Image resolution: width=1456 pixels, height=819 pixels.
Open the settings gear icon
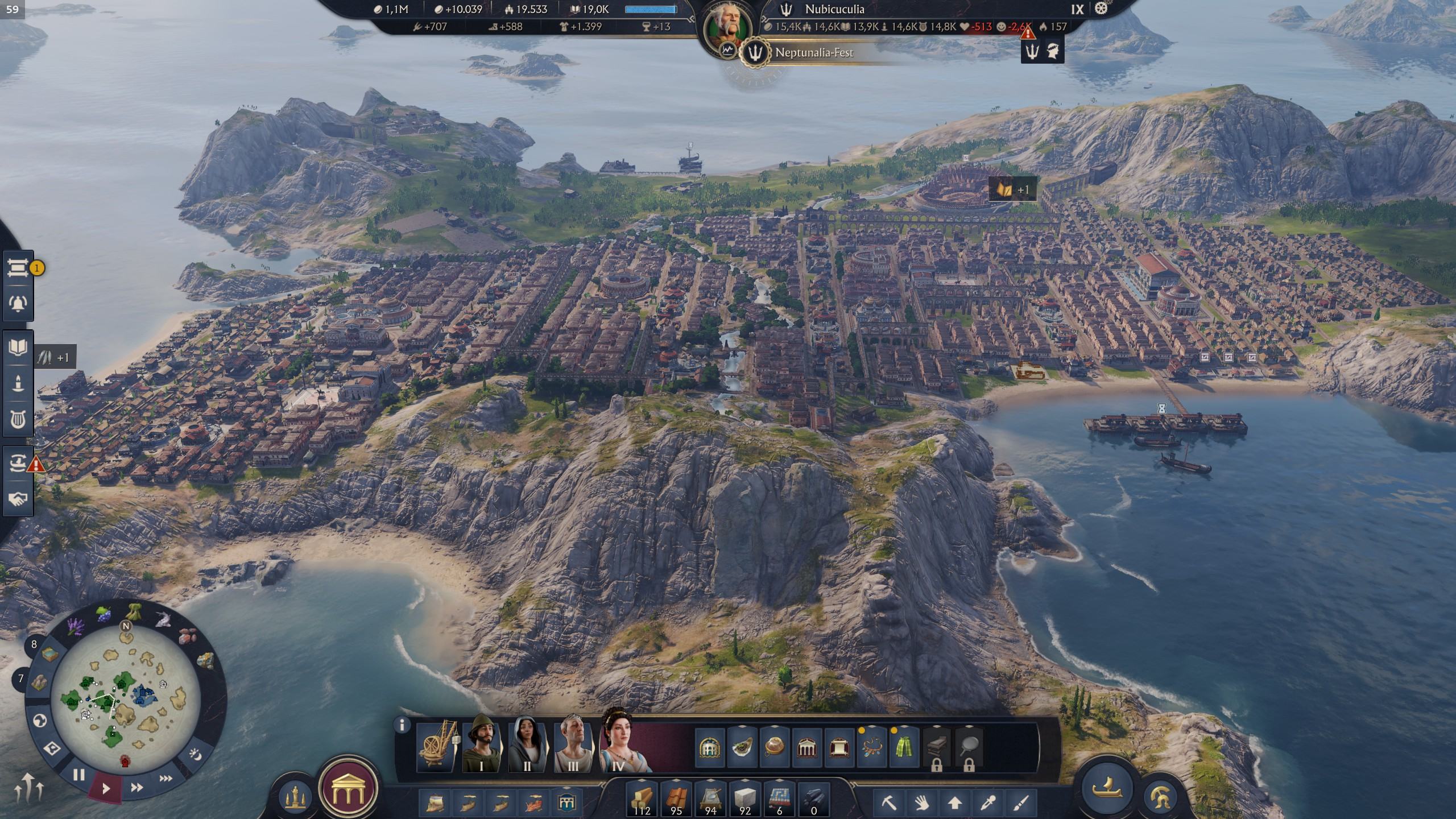click(1102, 9)
